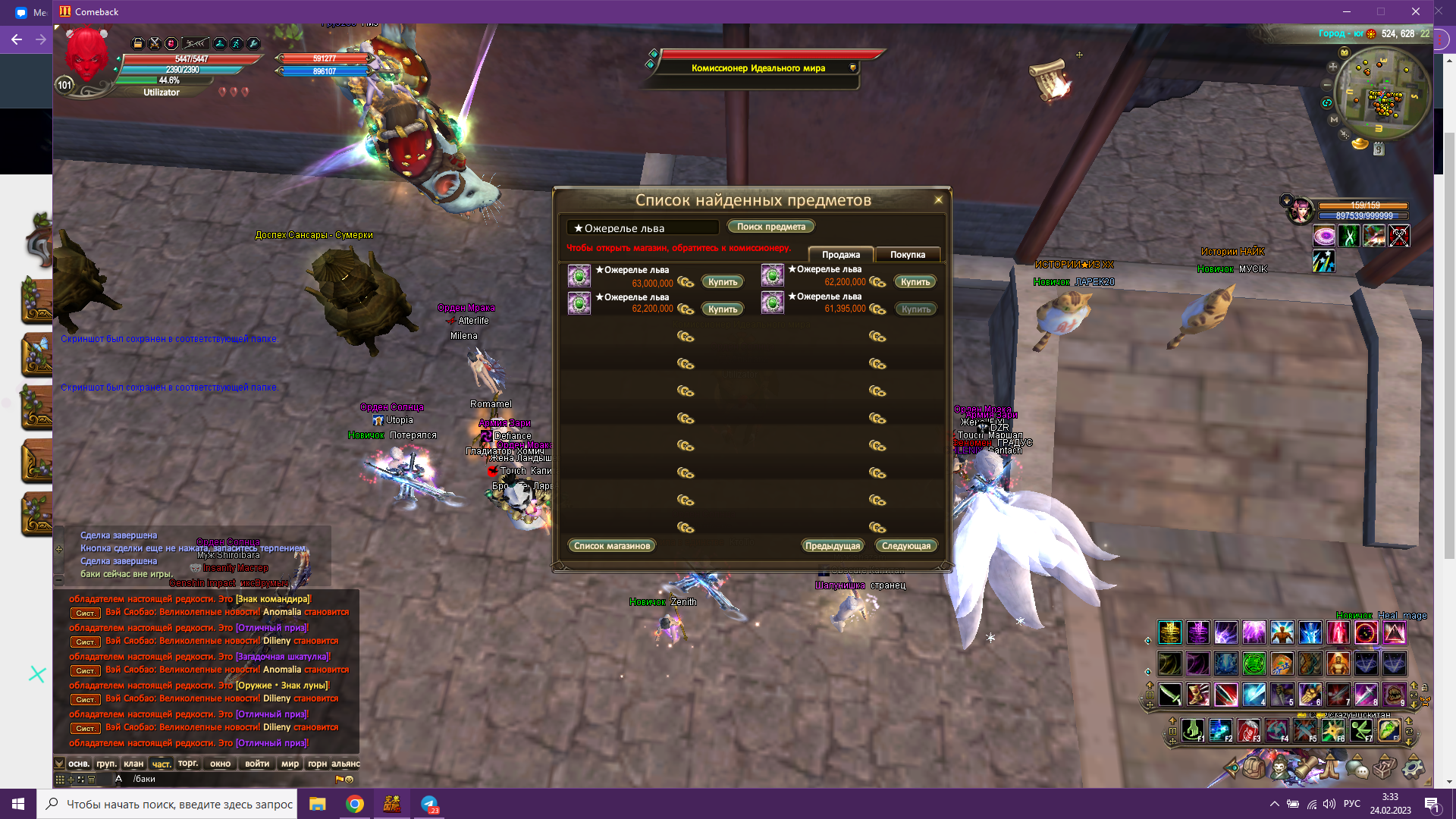Go back to 'Предыдущая' results page
1456x819 pixels.
tap(832, 546)
